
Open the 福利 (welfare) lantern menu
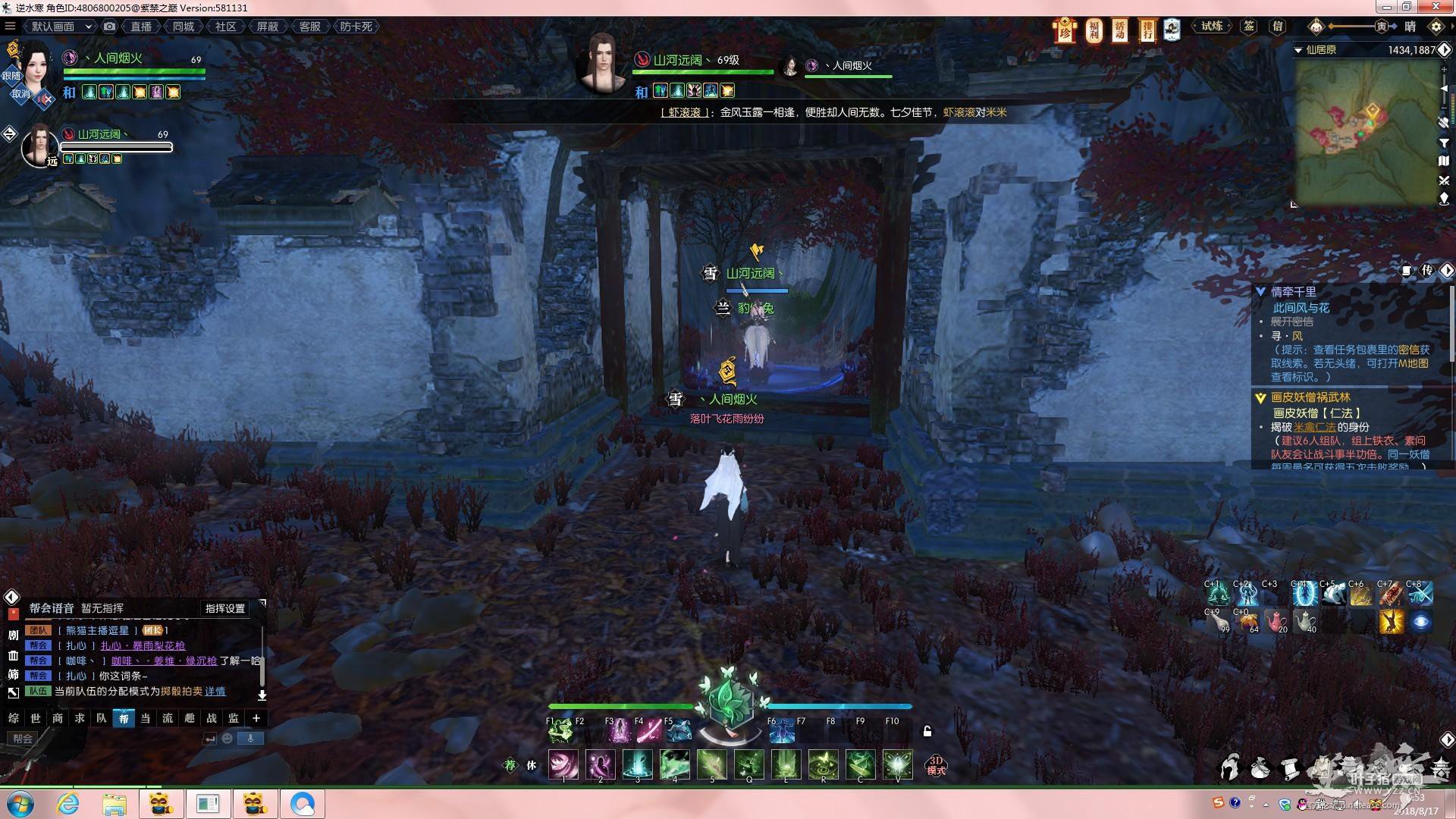(1094, 30)
